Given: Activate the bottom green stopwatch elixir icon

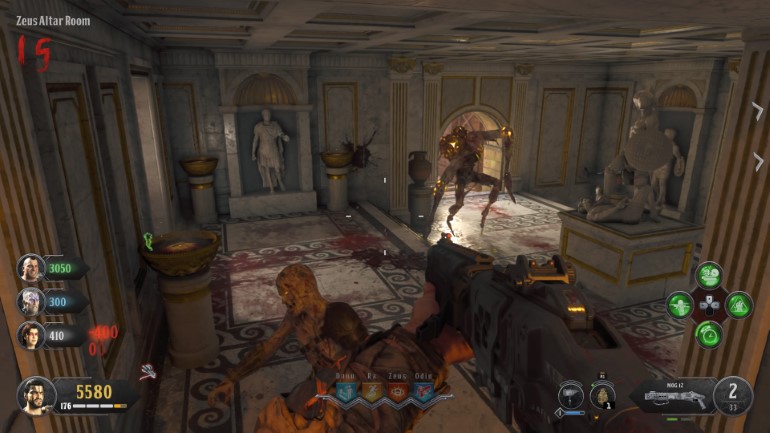Looking at the screenshot, I should click(709, 334).
